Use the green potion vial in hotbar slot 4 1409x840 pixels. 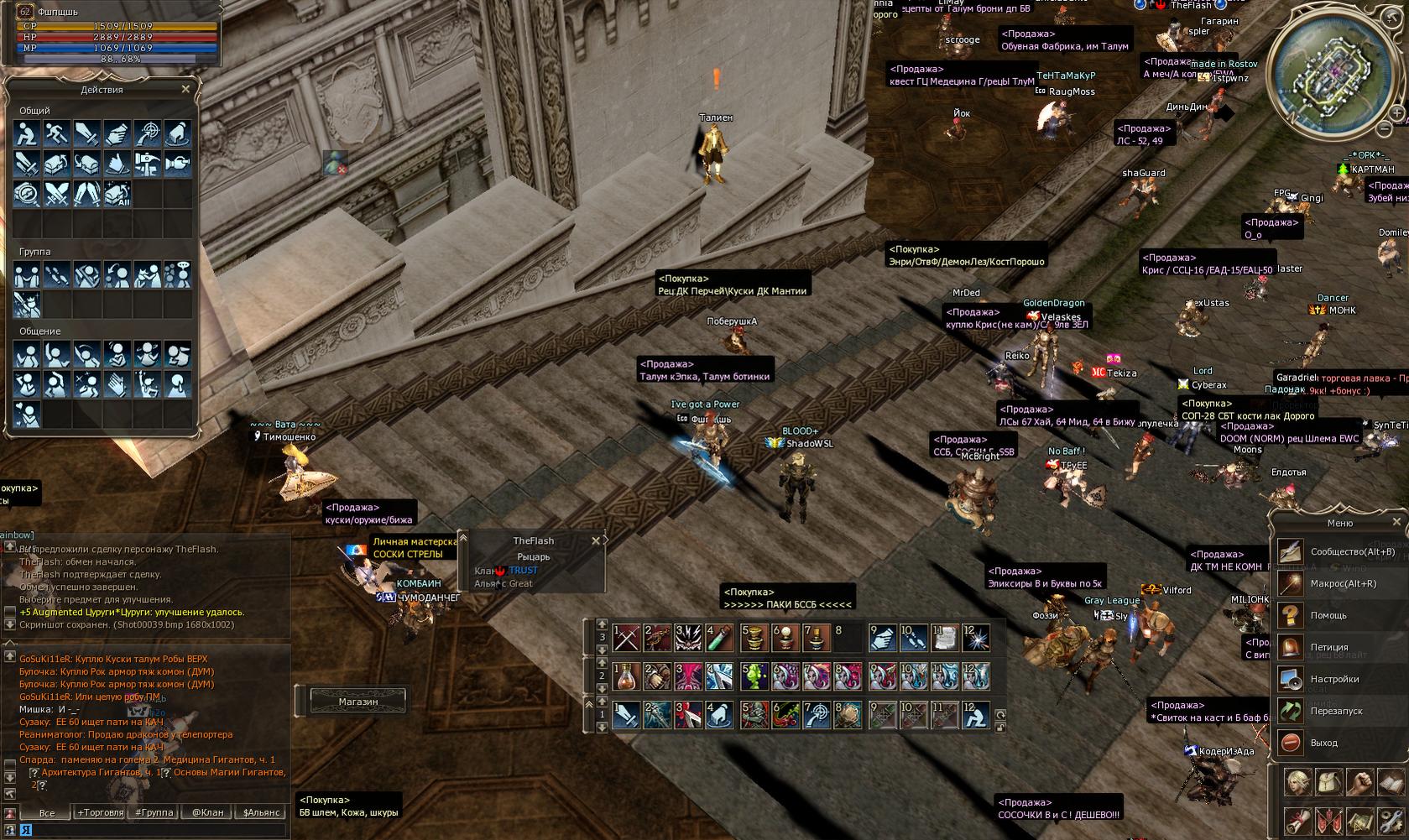[720, 638]
